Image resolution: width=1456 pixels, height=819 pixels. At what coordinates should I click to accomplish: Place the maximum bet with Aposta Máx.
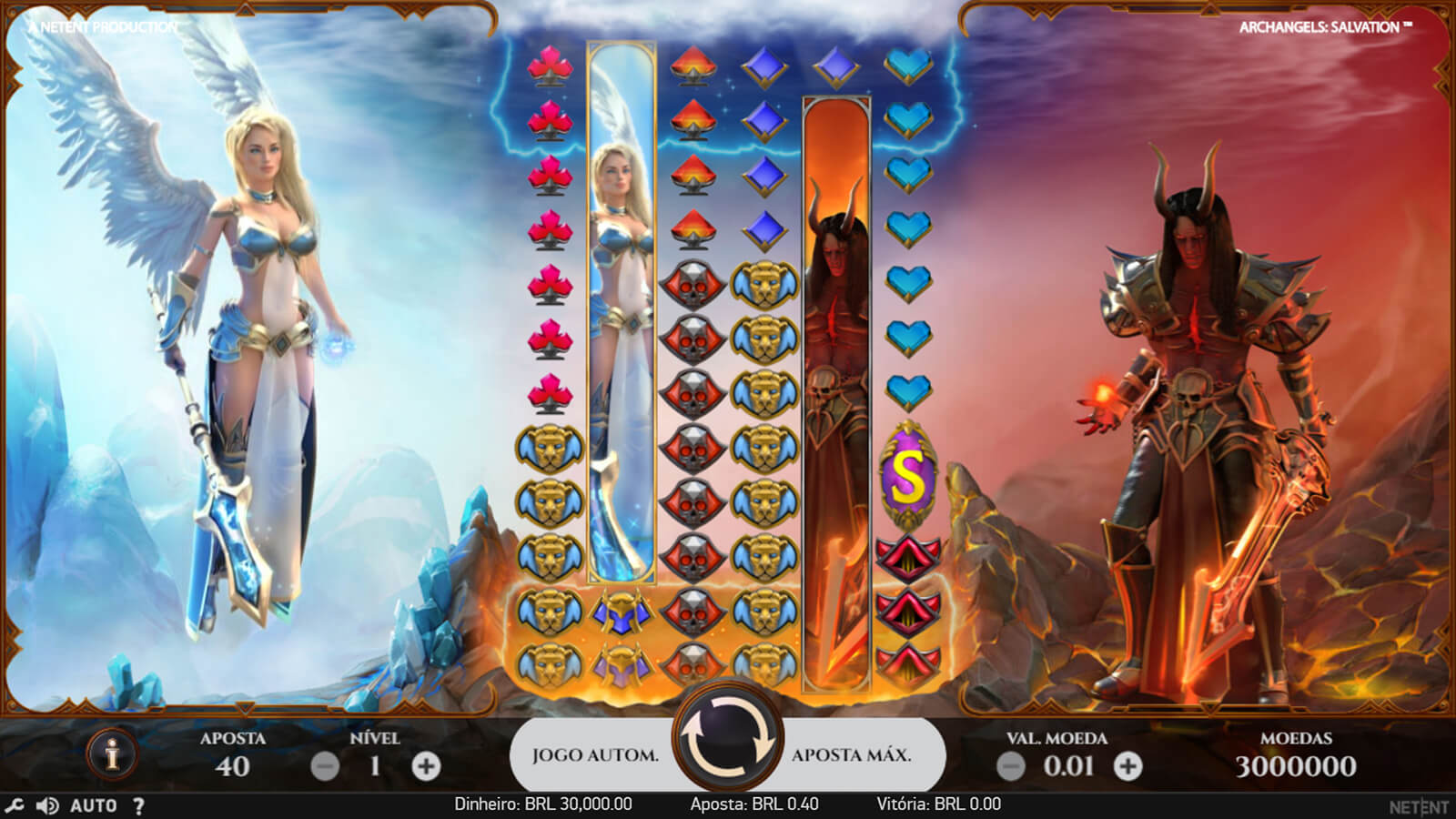(852, 755)
